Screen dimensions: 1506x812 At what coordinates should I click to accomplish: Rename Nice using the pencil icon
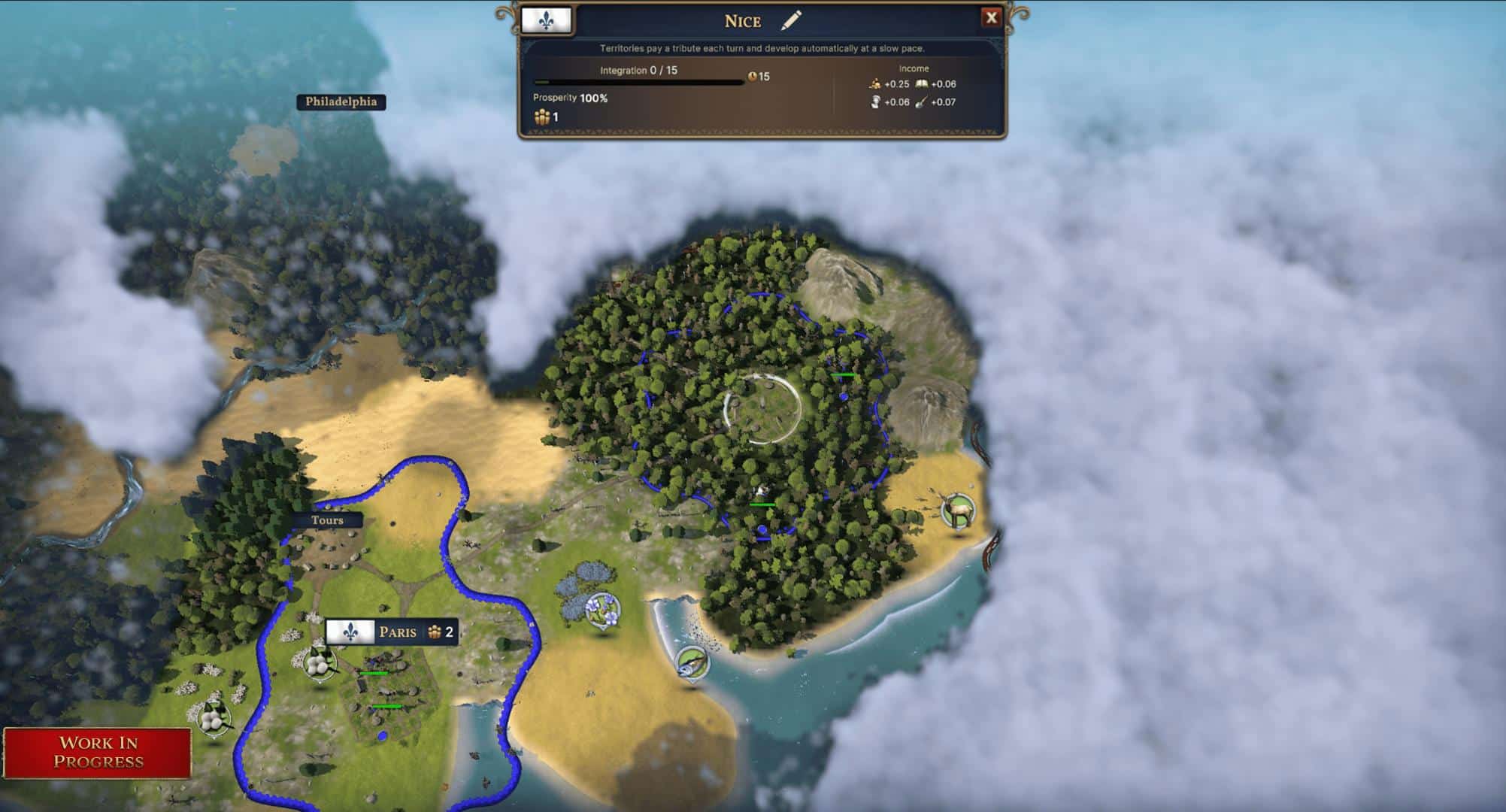click(x=791, y=20)
